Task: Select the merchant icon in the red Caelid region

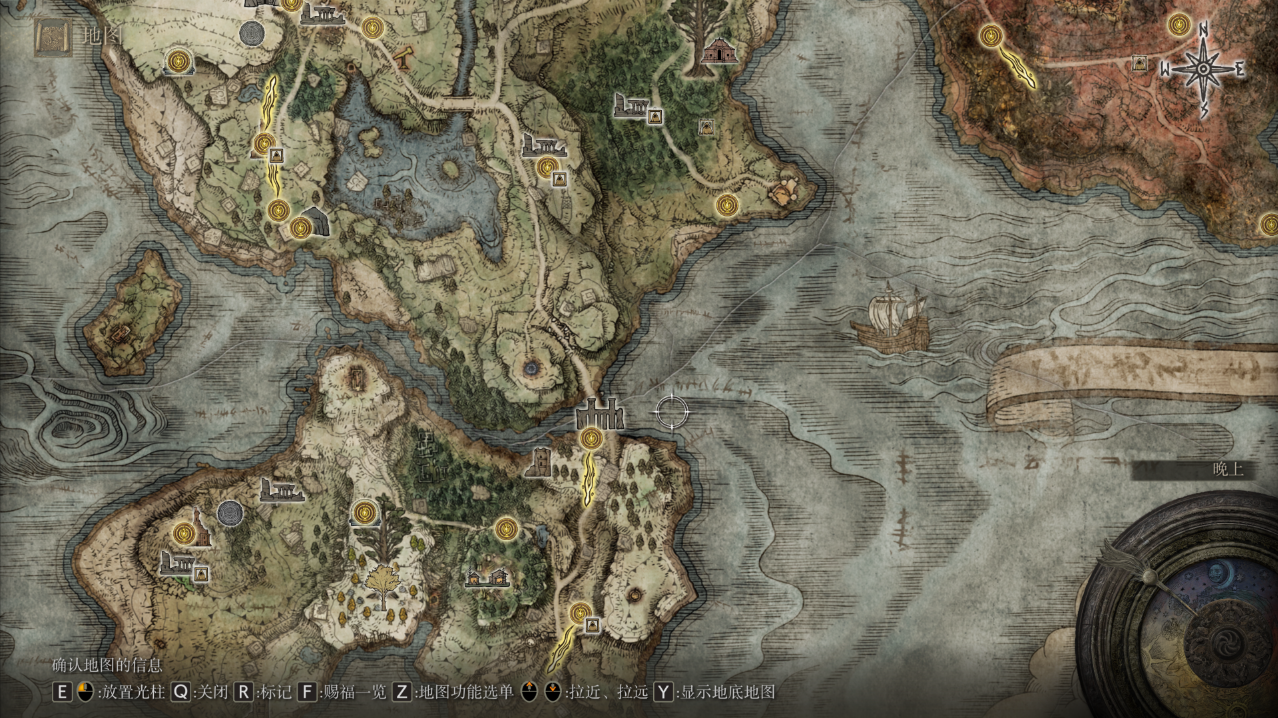Action: point(1139,64)
